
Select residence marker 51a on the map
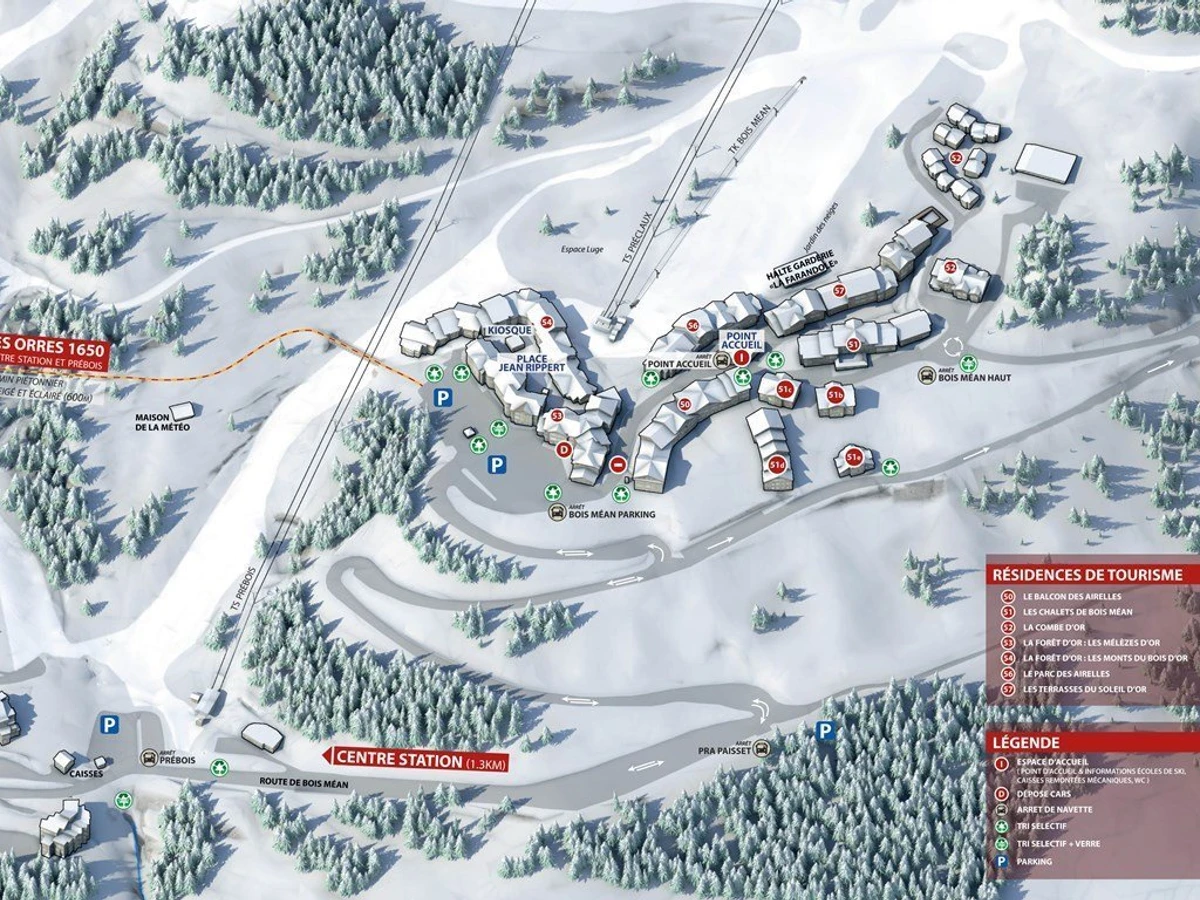click(x=853, y=458)
